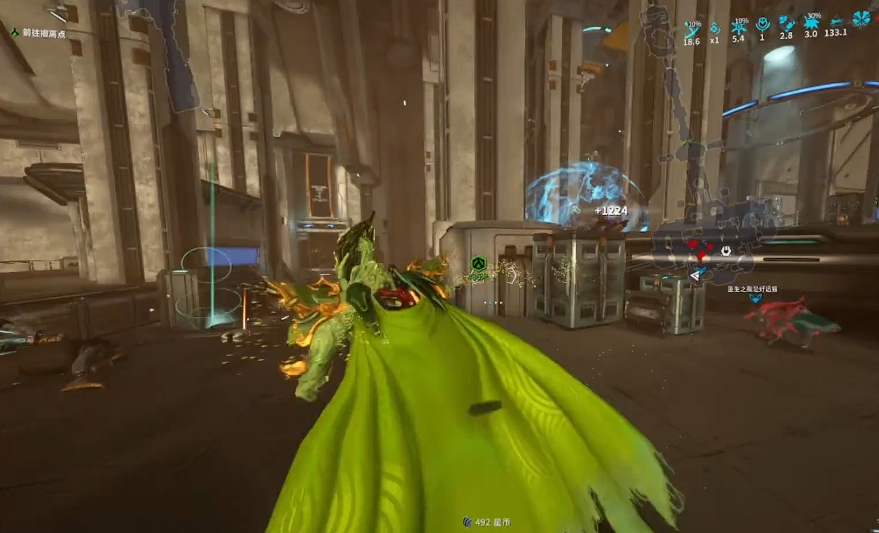The width and height of the screenshot is (879, 533).
Task: Click the green waypoint marker by the crates
Action: (479, 265)
